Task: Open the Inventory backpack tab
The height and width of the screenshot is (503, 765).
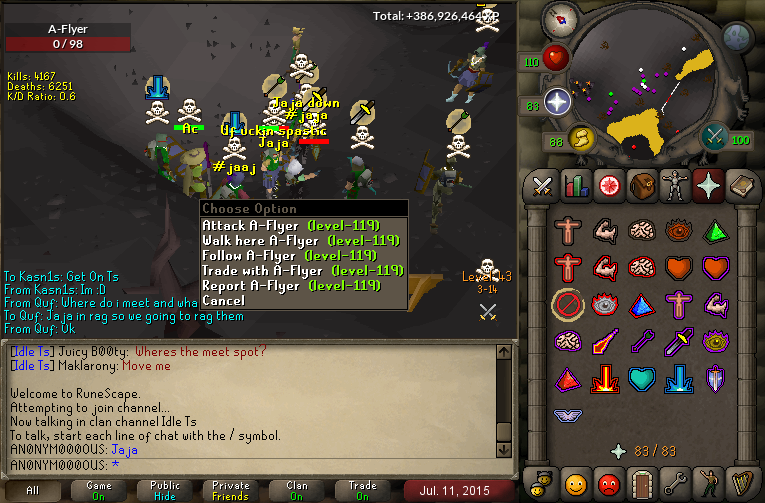Action: point(641,186)
